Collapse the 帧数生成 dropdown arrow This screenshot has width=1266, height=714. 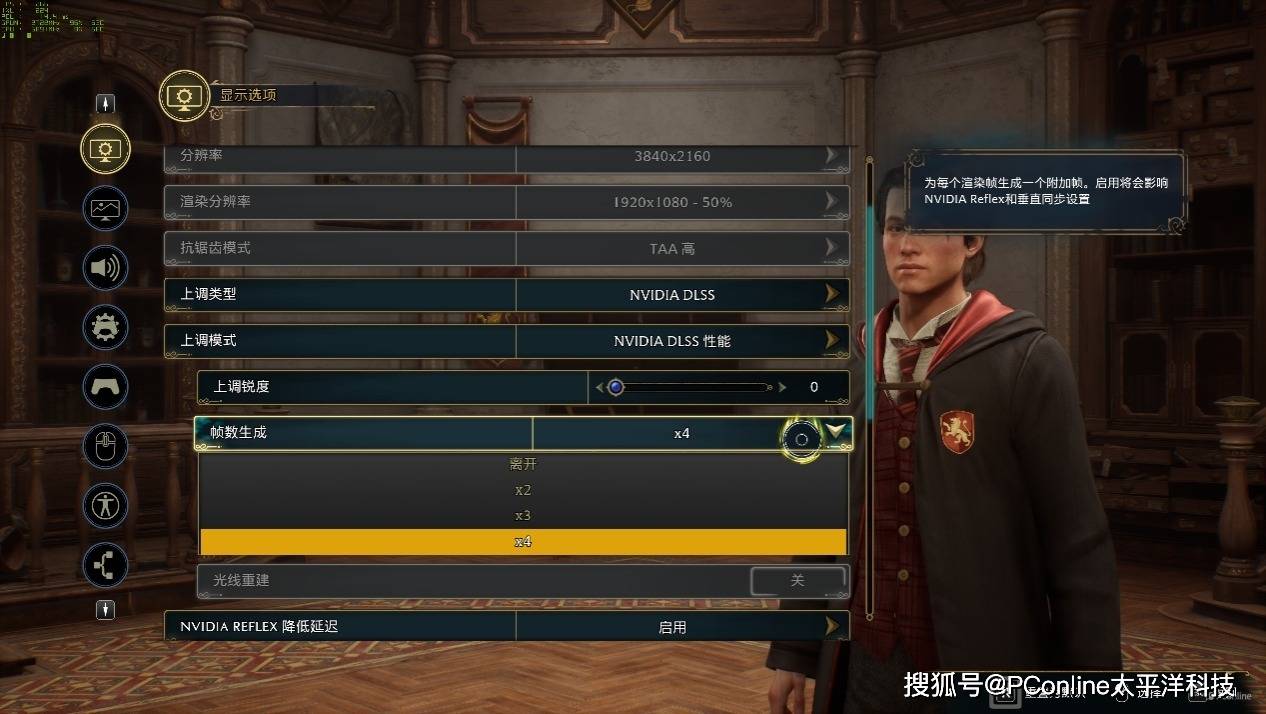(x=837, y=432)
